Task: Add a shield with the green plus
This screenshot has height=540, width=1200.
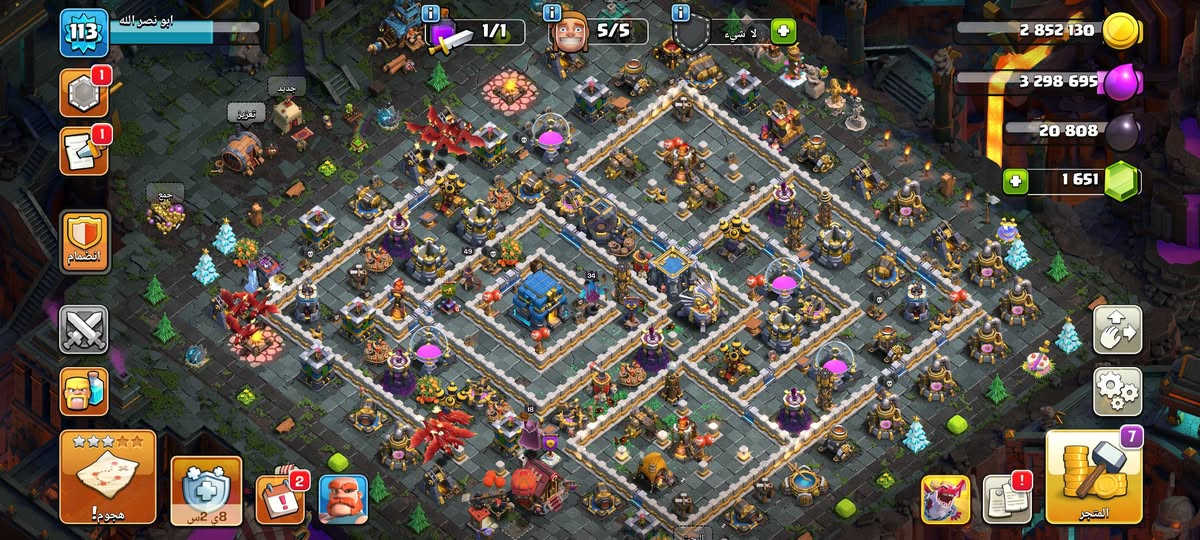Action: tap(781, 31)
